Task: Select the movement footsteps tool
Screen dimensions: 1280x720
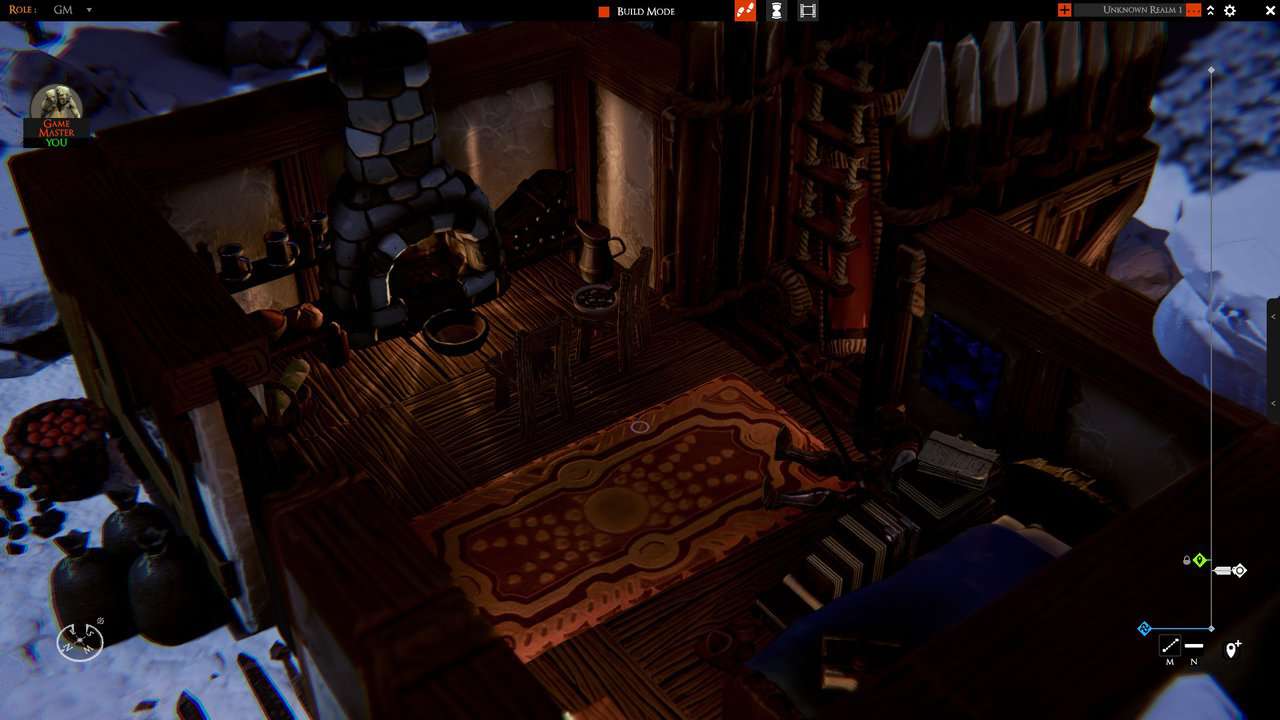Action: point(745,10)
